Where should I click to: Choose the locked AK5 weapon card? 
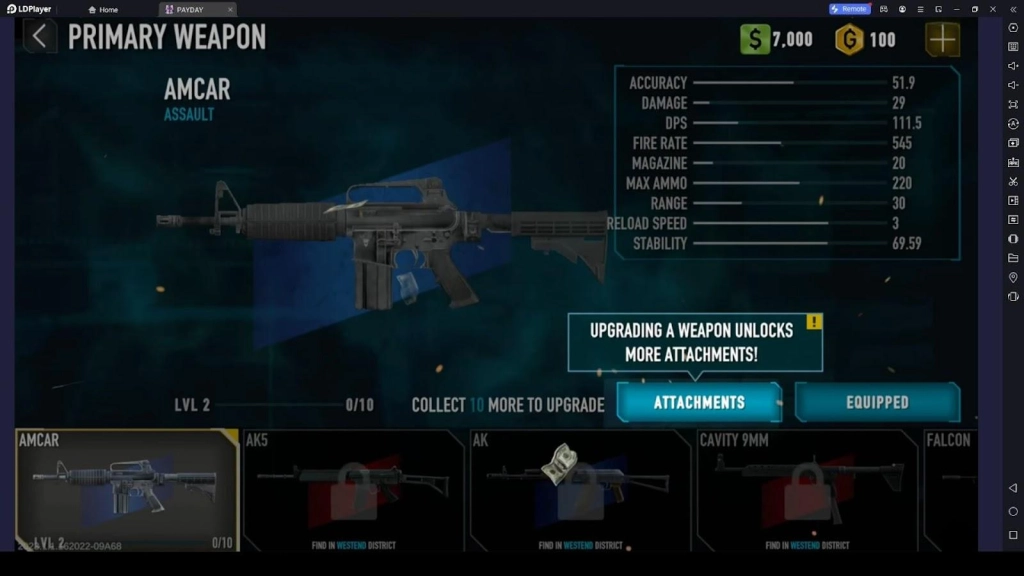354,490
